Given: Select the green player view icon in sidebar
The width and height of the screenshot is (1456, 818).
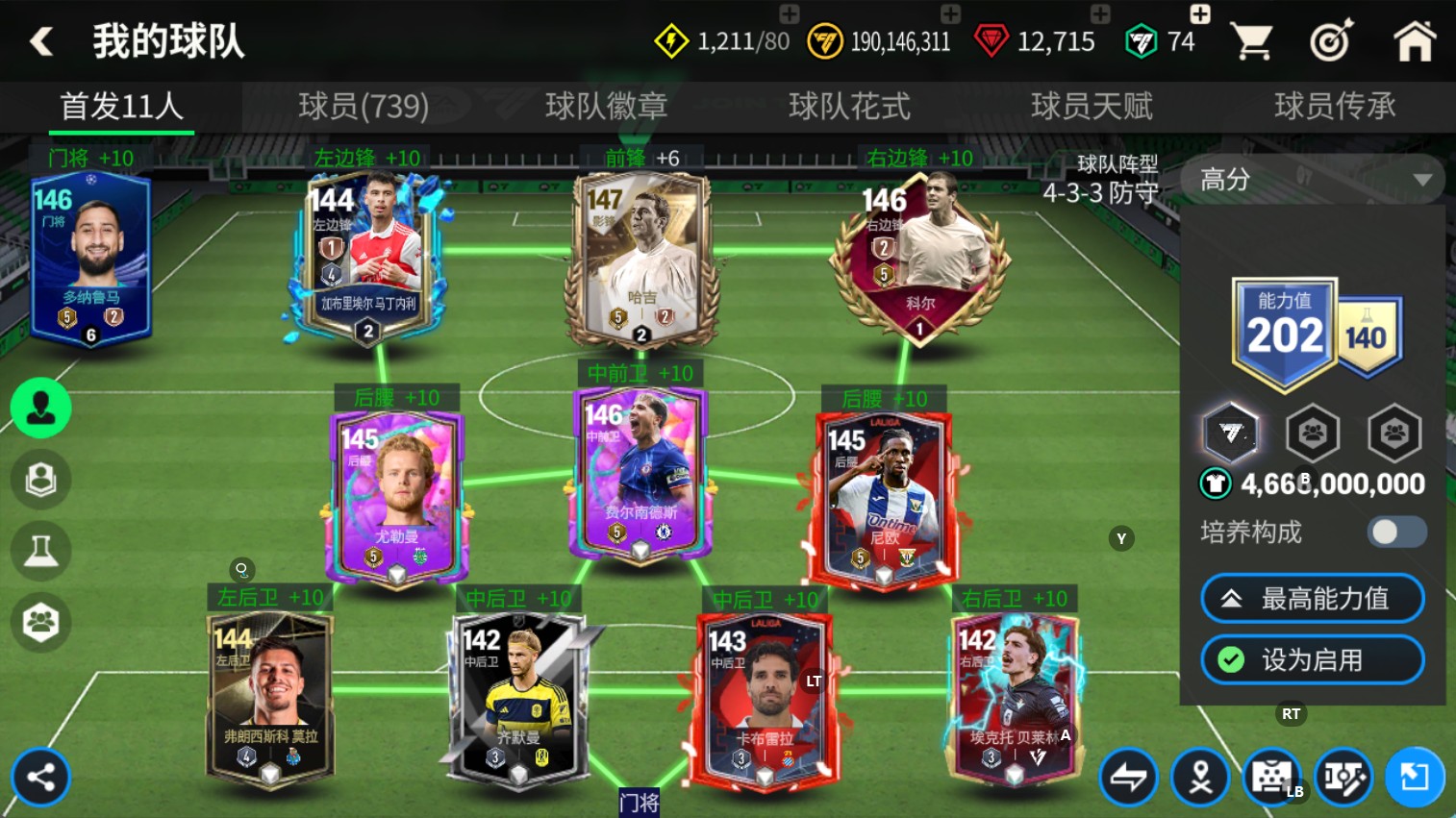Looking at the screenshot, I should 40,408.
